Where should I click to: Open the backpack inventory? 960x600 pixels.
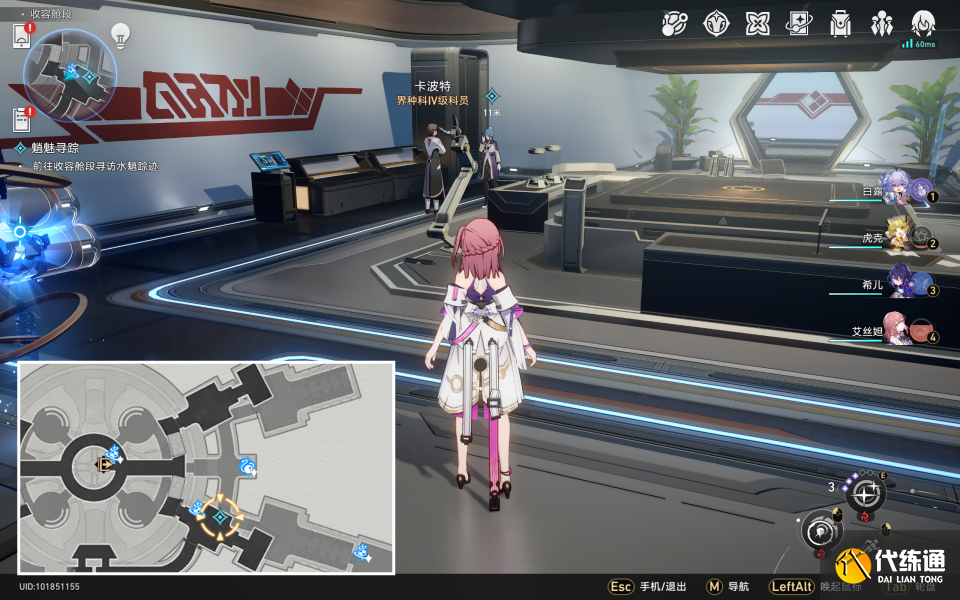840,24
